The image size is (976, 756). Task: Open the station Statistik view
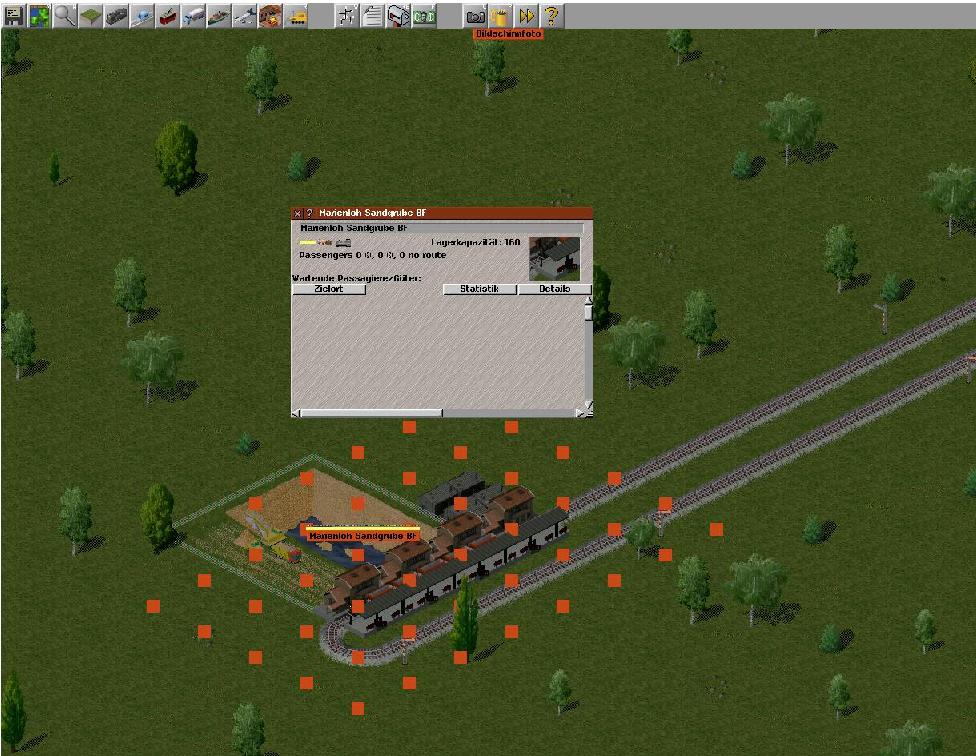coord(479,289)
